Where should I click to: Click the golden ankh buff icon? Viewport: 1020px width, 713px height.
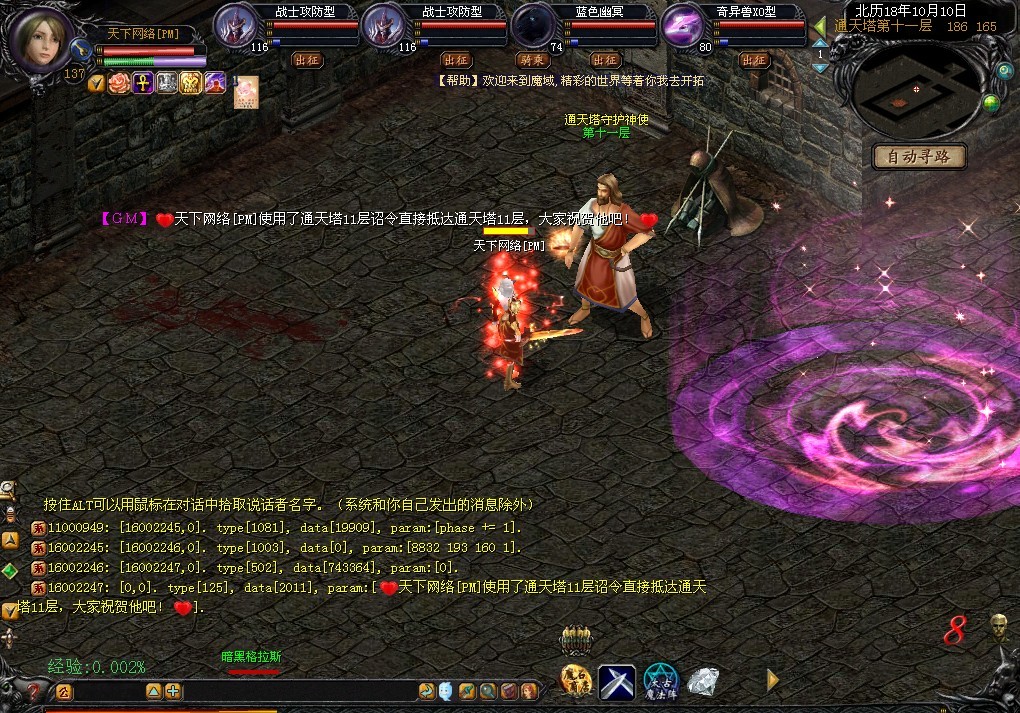(x=142, y=83)
